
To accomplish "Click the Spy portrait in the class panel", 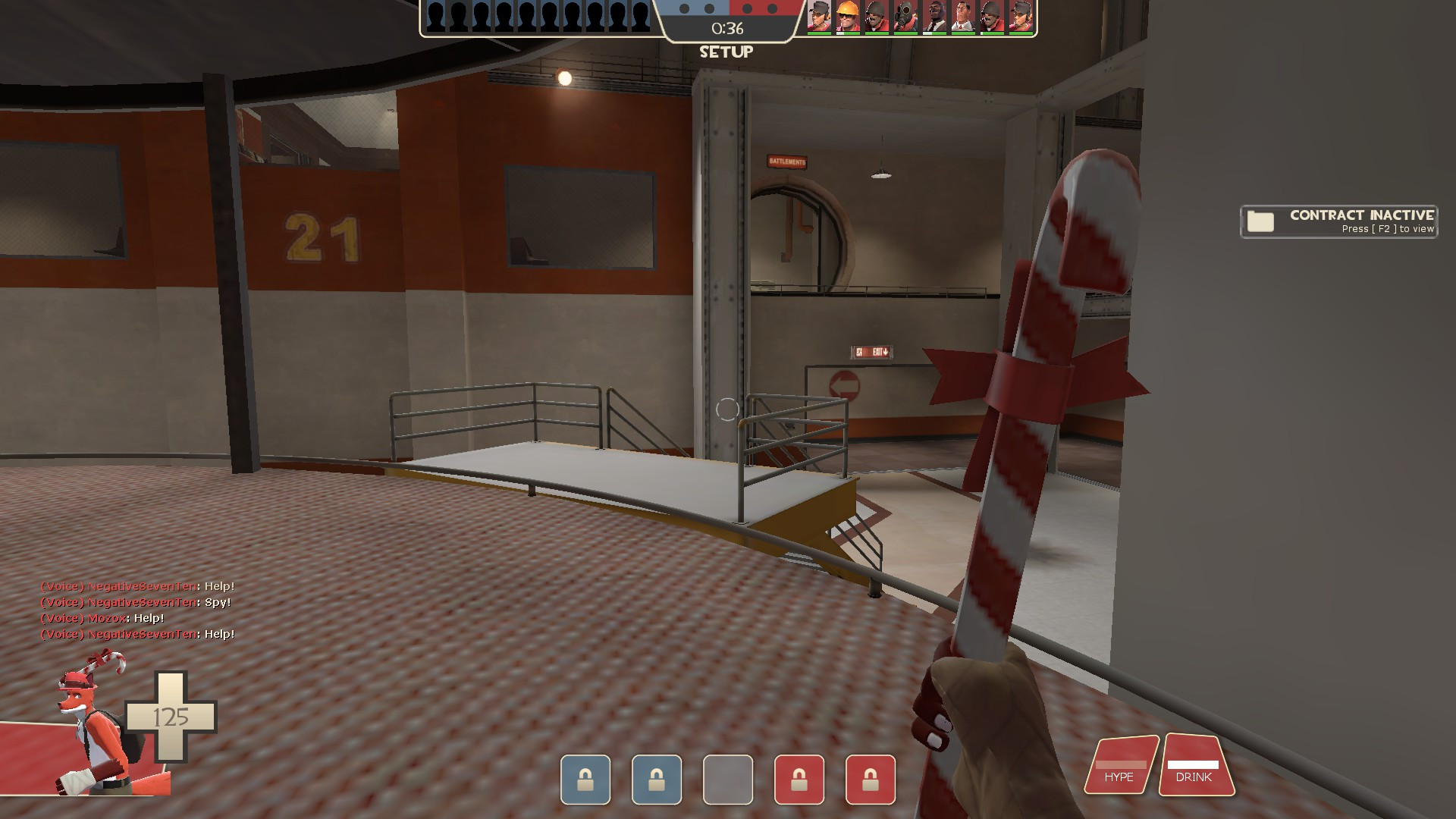I will coord(935,17).
